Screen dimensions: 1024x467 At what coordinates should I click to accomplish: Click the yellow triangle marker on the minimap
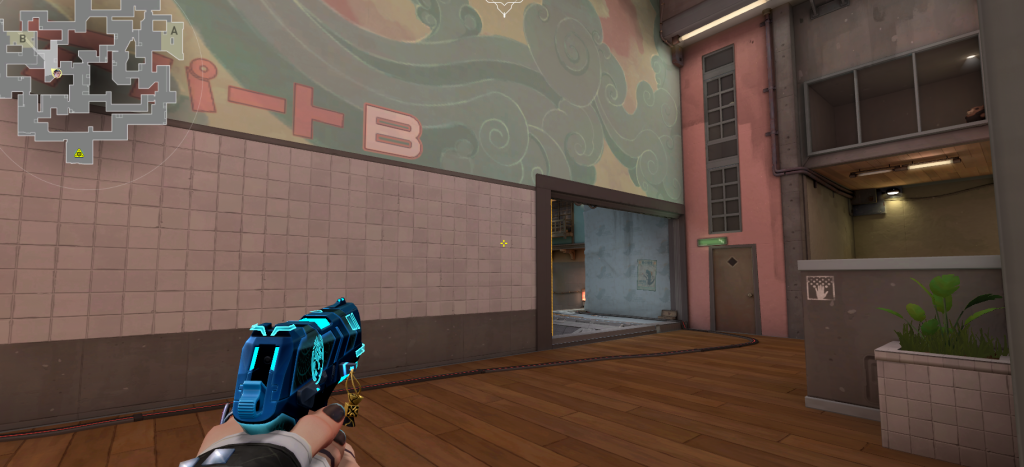(78, 153)
